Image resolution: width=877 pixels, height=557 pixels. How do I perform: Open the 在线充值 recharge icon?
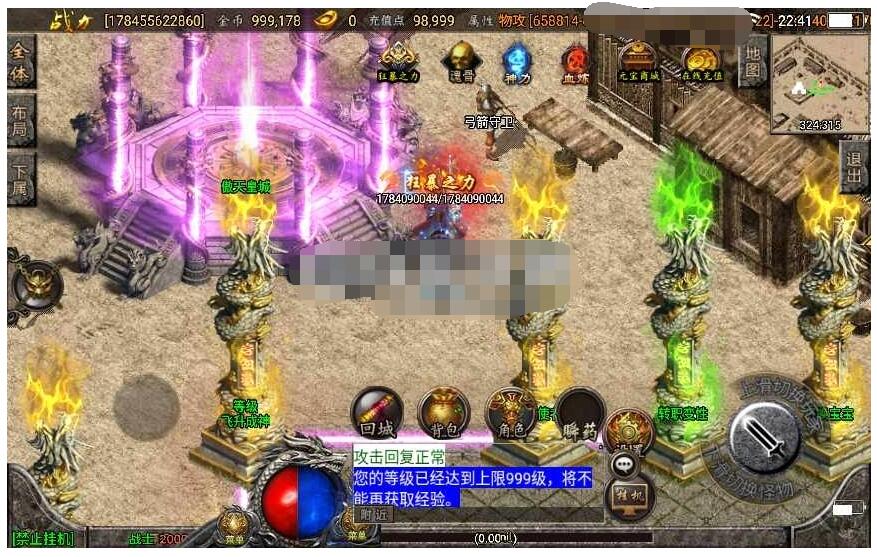[700, 61]
